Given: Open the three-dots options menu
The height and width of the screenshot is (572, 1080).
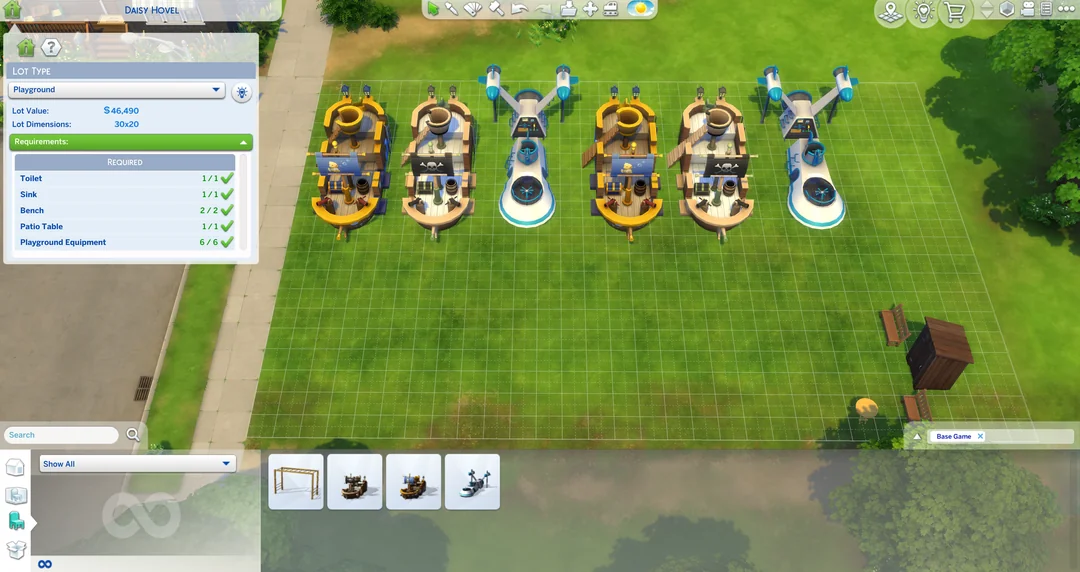Looking at the screenshot, I should 1063,9.
